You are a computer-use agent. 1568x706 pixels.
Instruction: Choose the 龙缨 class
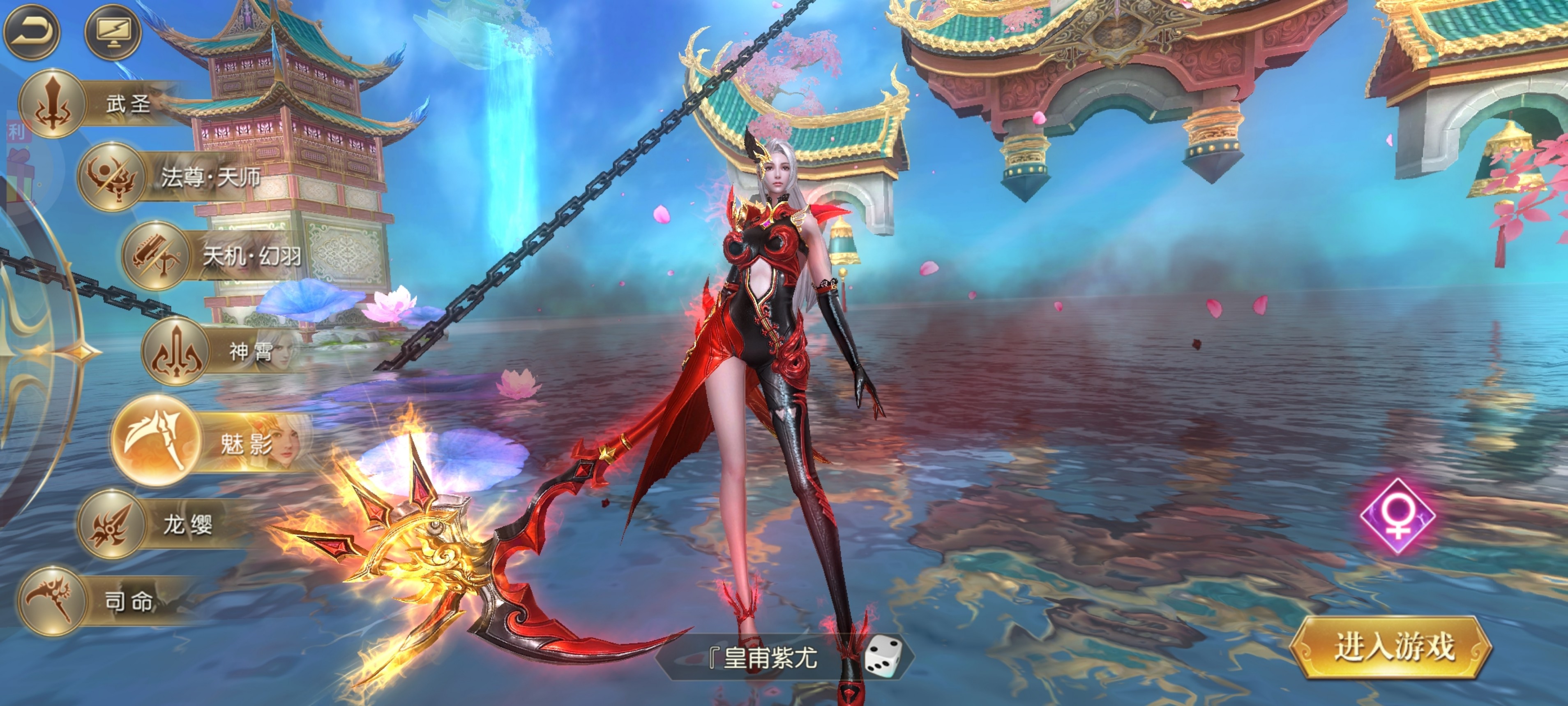tap(111, 524)
